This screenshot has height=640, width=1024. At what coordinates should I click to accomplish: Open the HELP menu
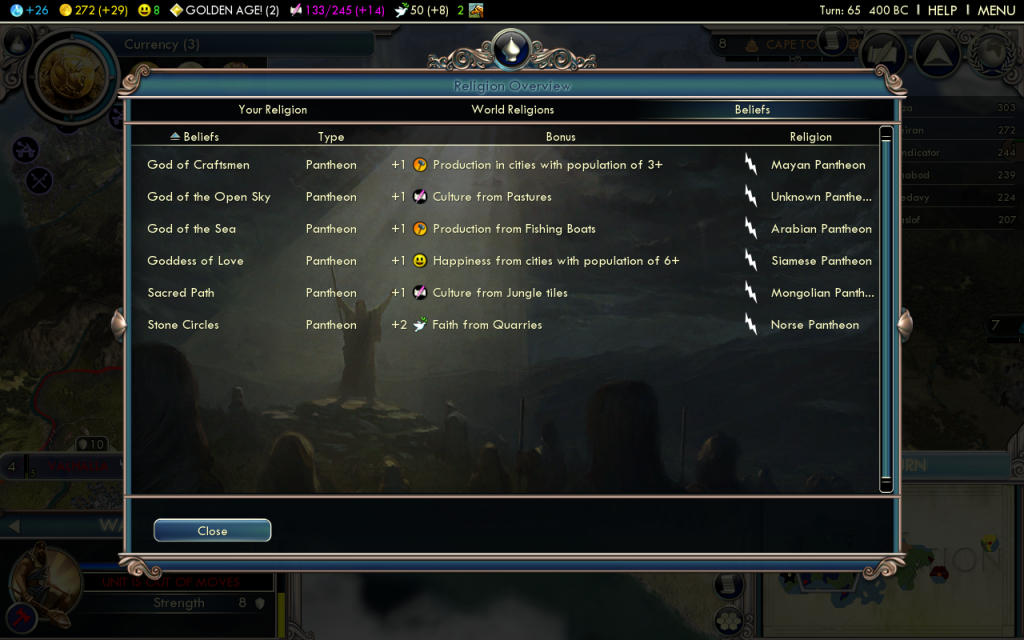[x=942, y=10]
